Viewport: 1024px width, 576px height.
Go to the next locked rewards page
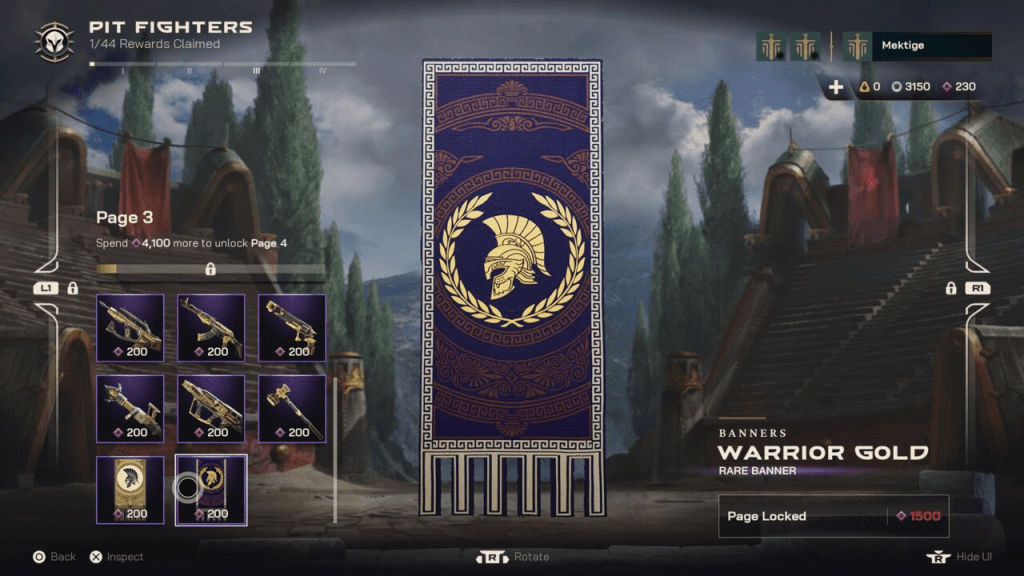(x=975, y=288)
